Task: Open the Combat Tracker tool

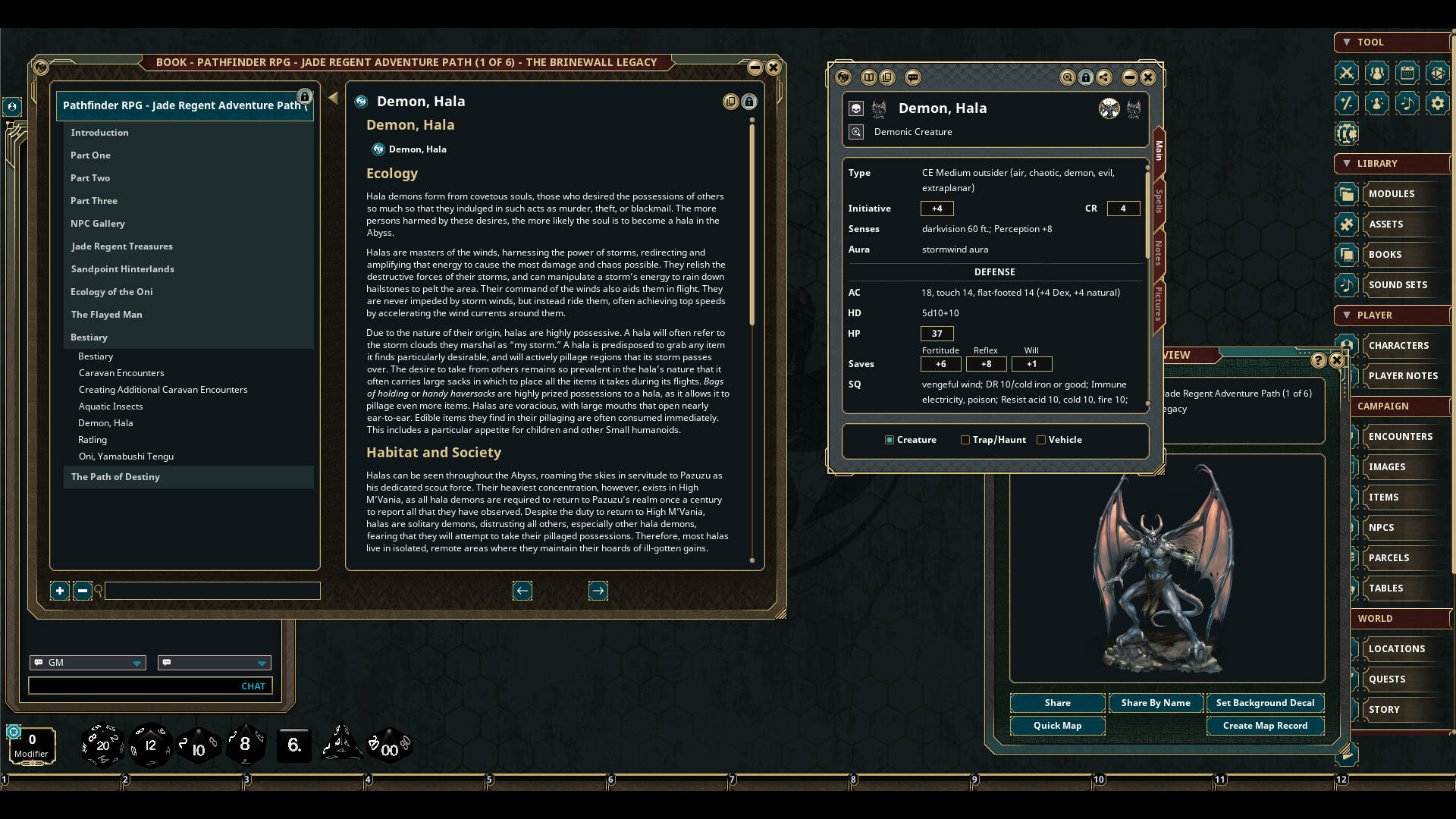Action: tap(1348, 74)
